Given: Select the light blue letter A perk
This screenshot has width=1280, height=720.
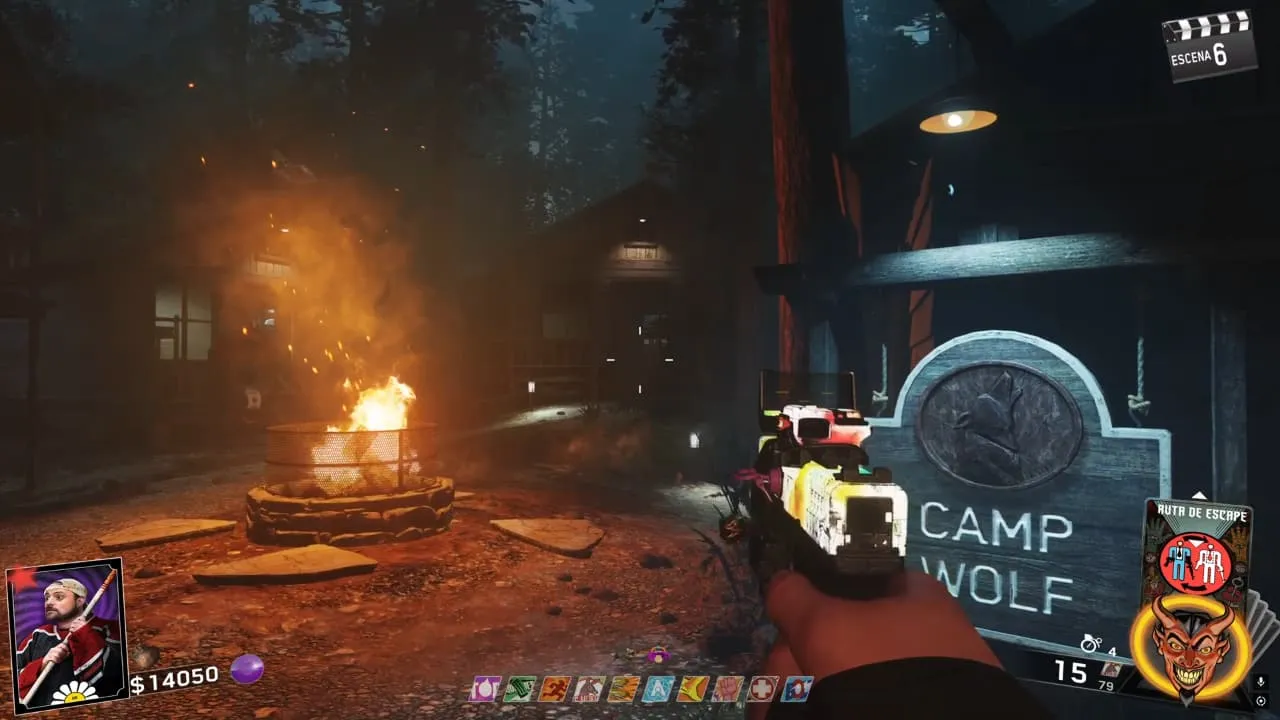Looking at the screenshot, I should point(658,689).
